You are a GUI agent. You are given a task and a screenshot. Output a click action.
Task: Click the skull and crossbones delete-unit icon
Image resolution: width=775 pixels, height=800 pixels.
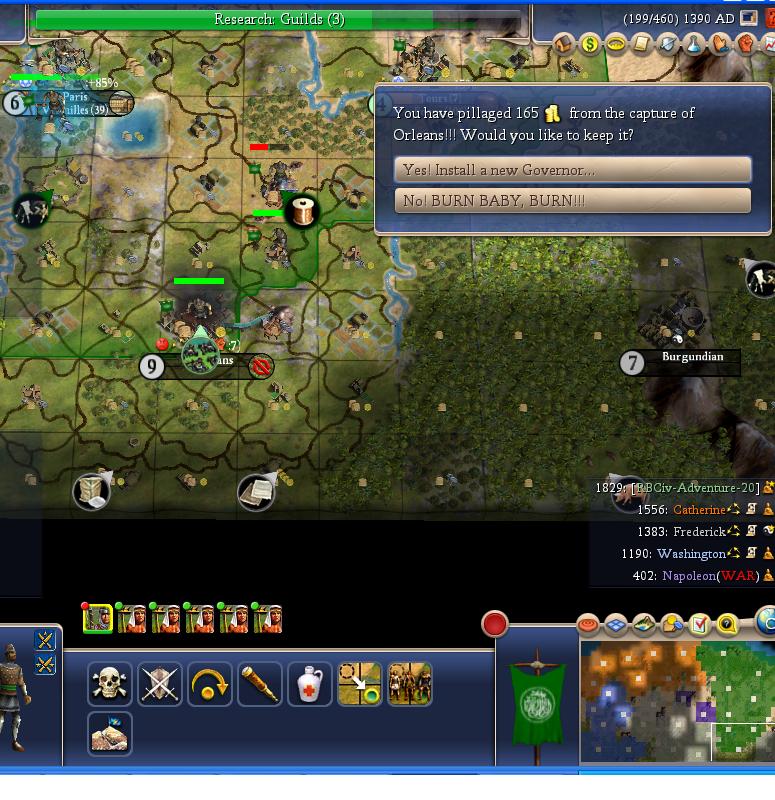pyautogui.click(x=109, y=684)
